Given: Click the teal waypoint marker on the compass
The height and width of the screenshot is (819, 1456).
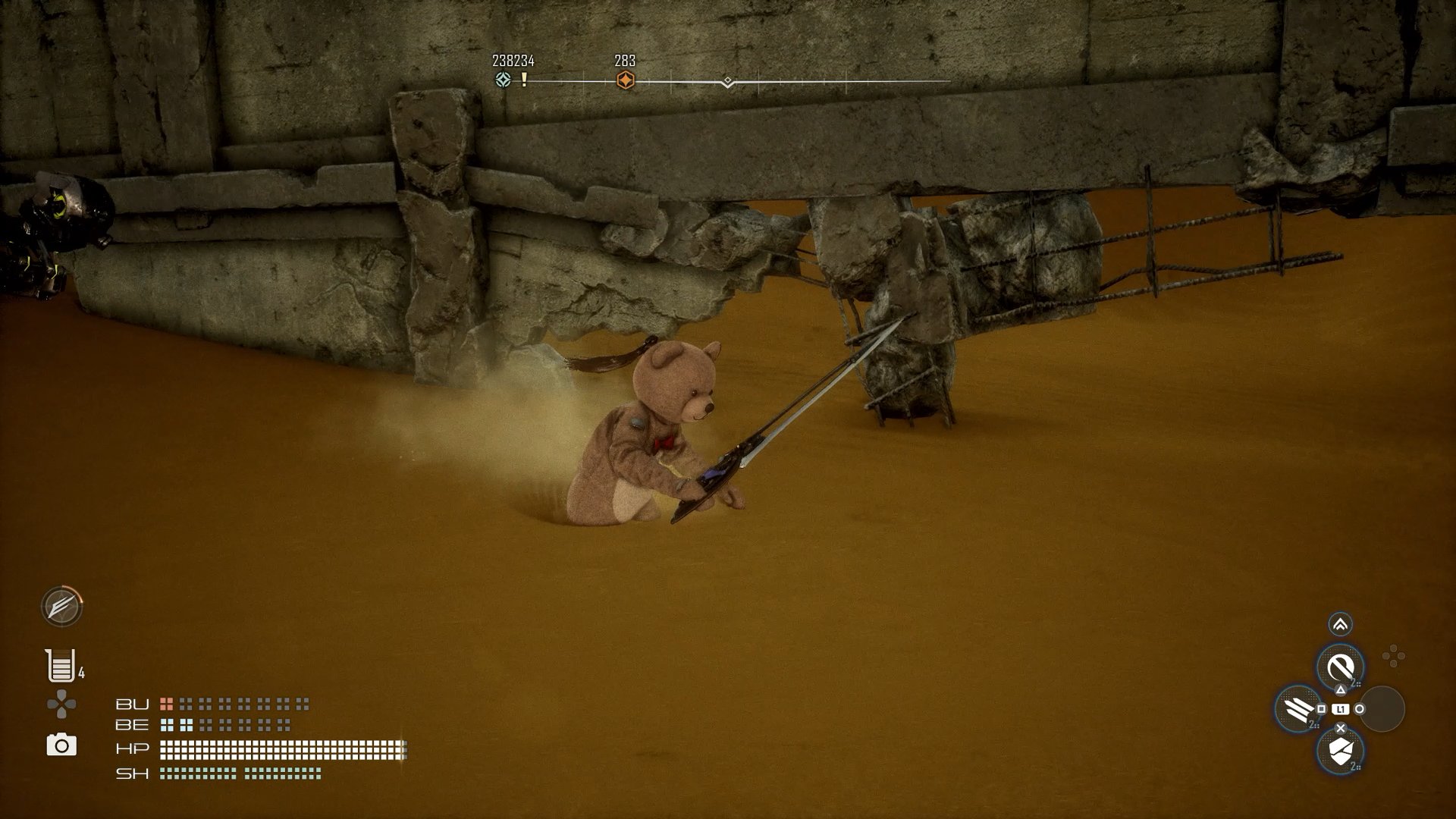Looking at the screenshot, I should [x=502, y=80].
